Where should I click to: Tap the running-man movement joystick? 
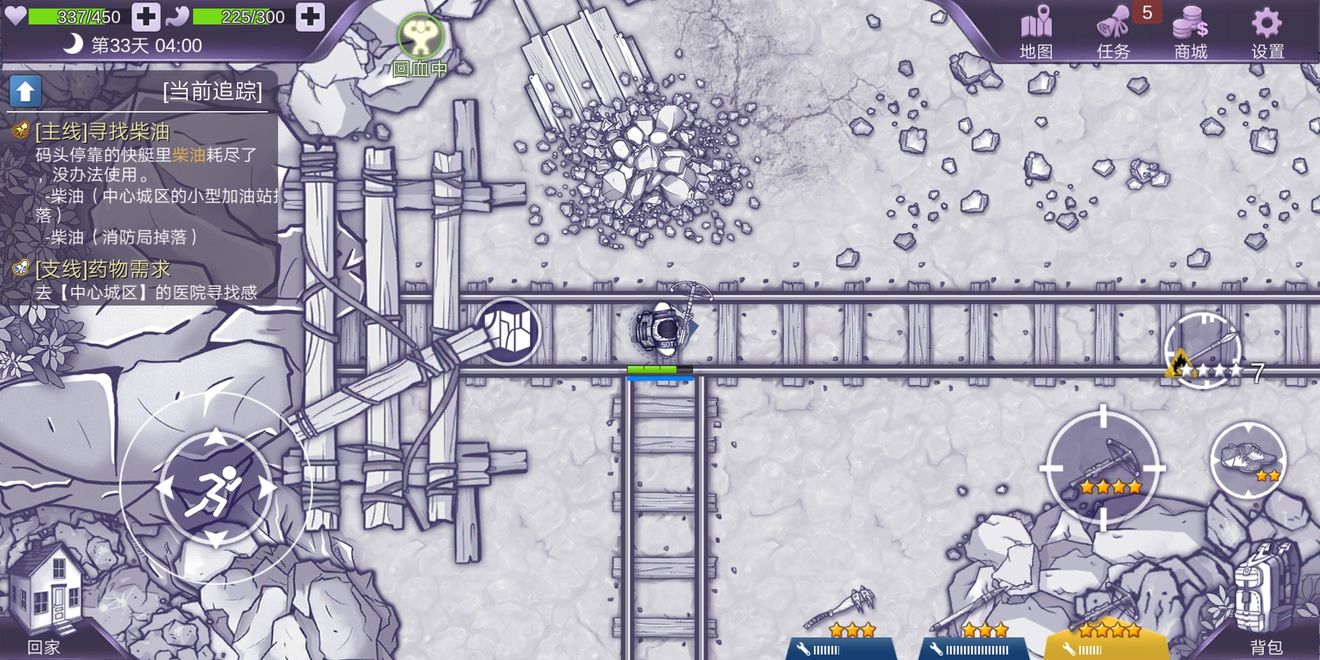(x=215, y=487)
